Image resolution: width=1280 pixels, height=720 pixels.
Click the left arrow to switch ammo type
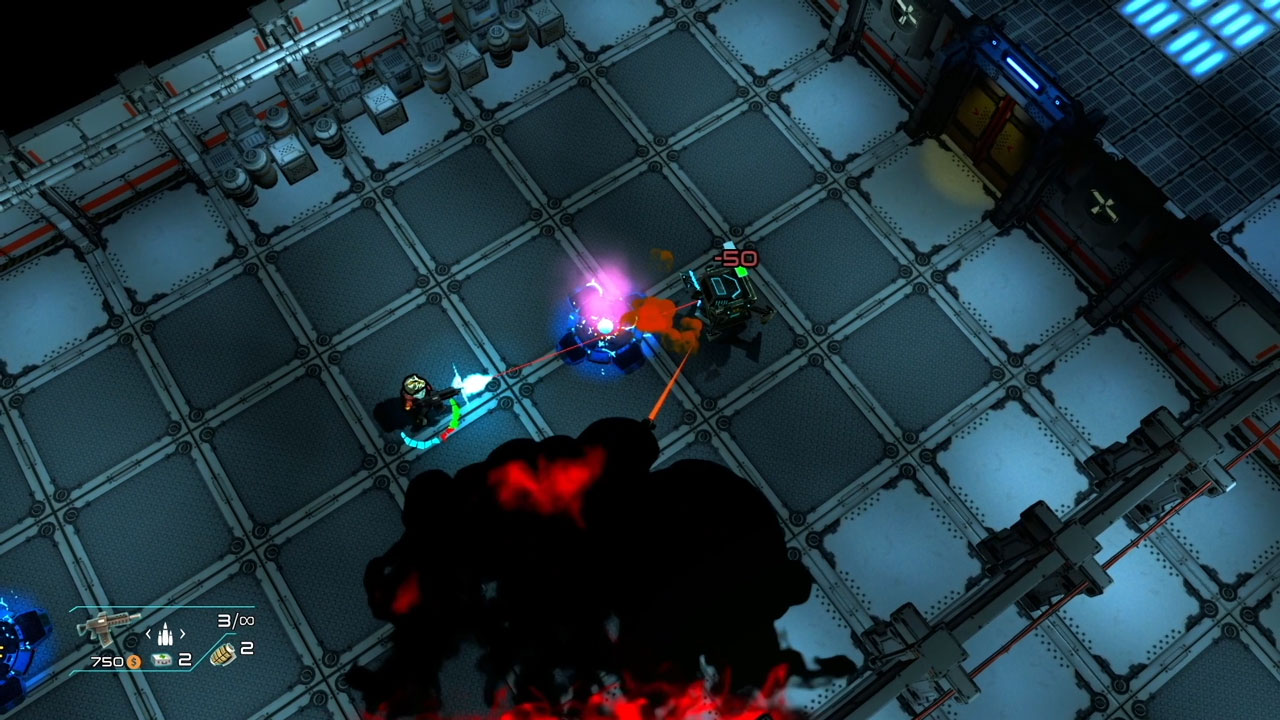tap(149, 634)
